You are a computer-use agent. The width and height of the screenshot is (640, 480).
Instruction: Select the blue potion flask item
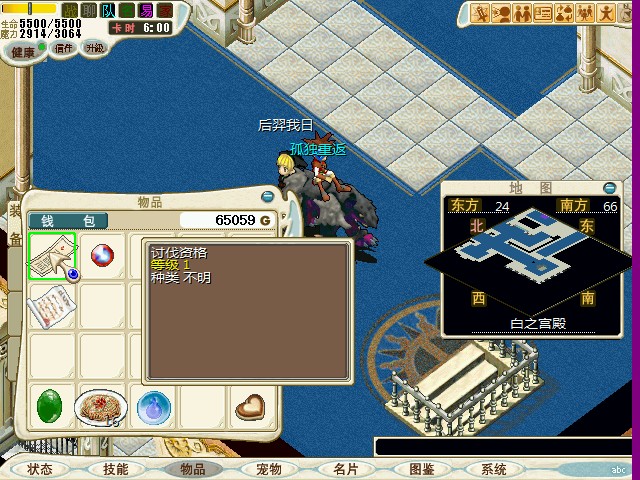click(153, 407)
